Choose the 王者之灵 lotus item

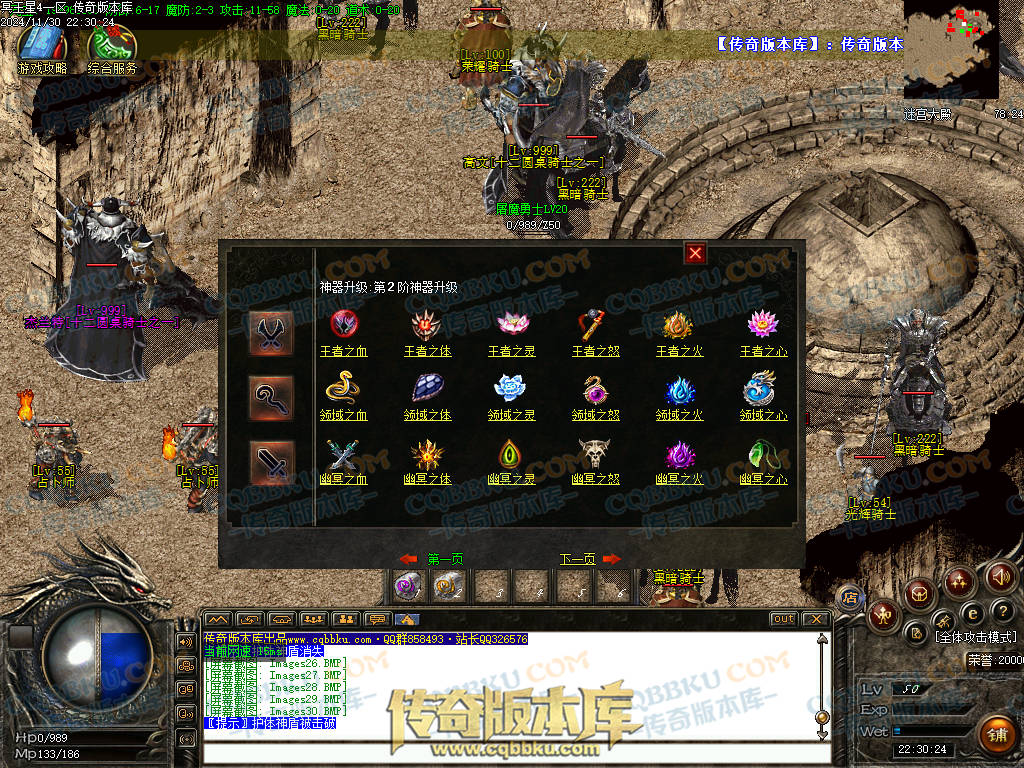point(512,324)
